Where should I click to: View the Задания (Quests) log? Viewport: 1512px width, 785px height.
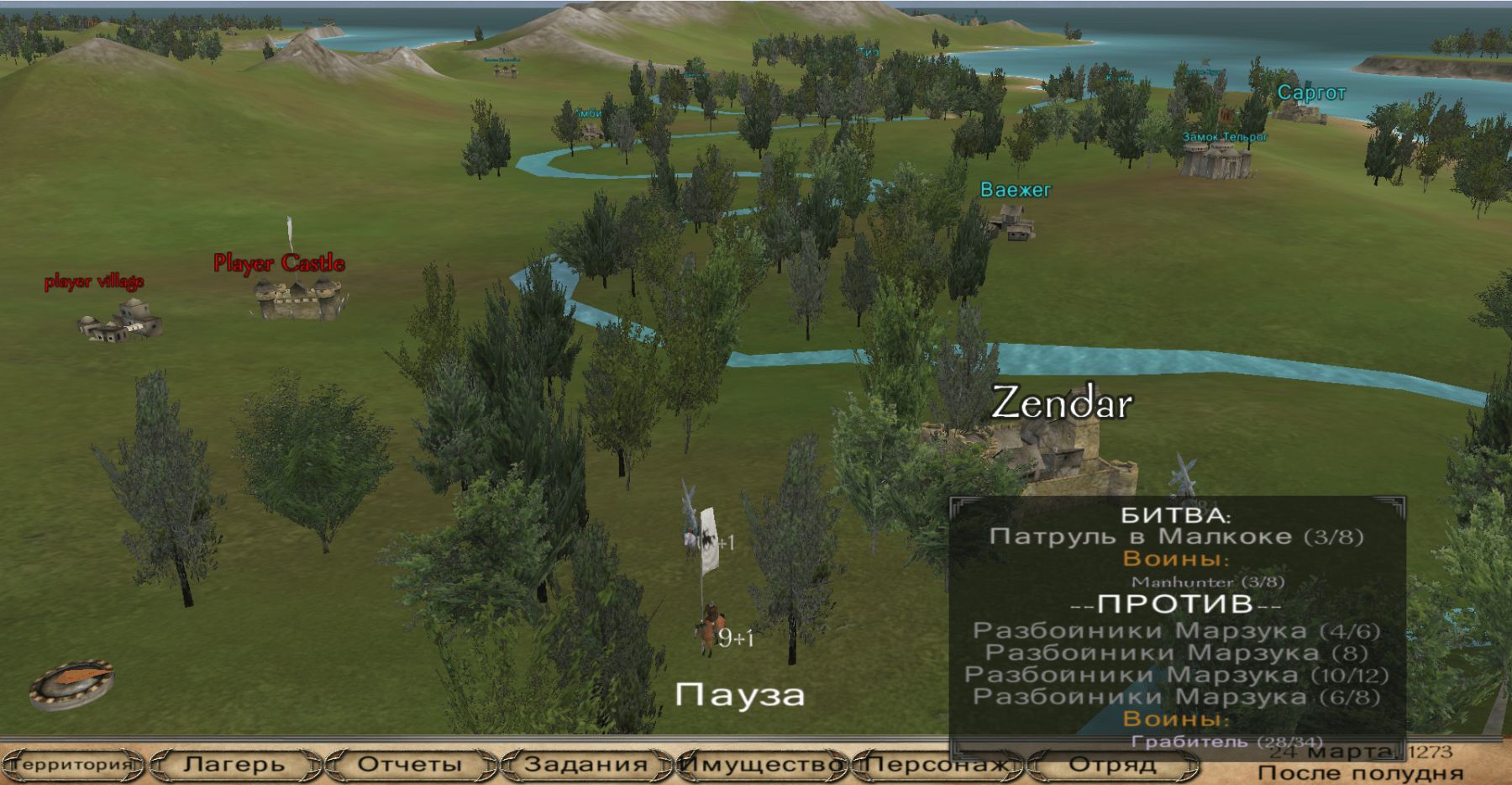point(585,765)
